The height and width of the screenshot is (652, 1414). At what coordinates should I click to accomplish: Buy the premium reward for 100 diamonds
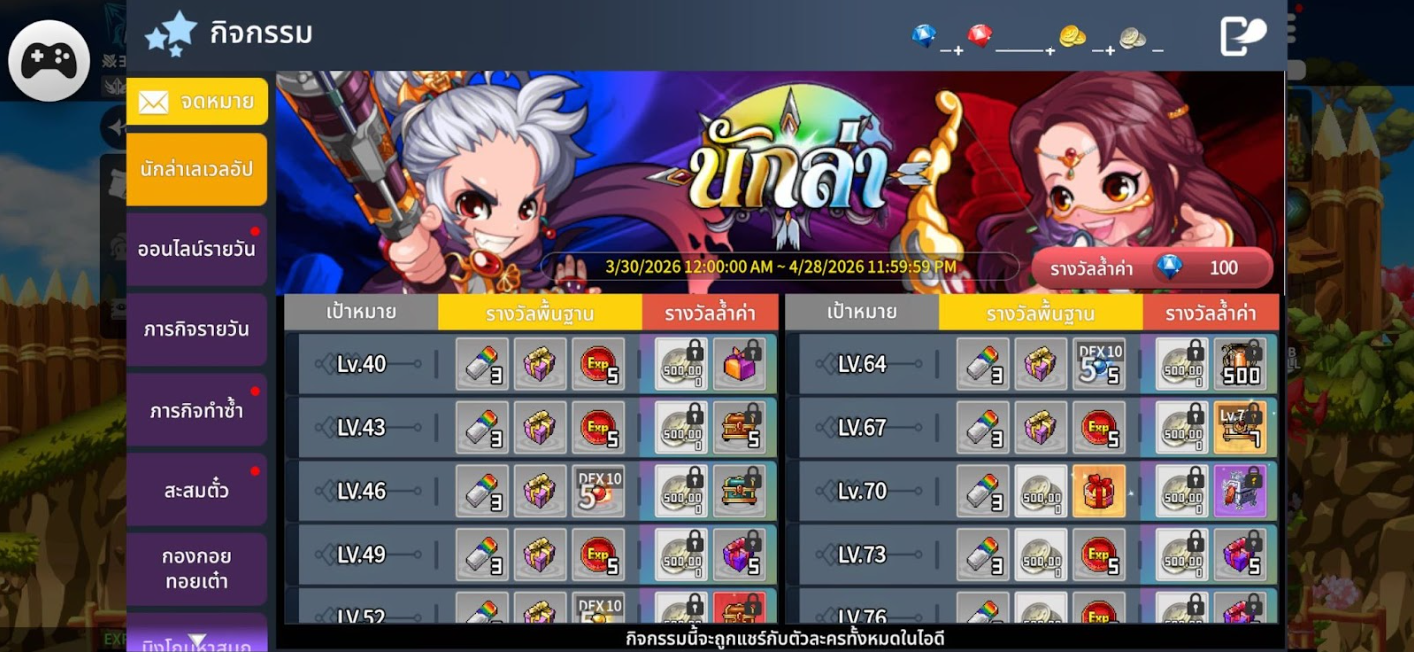1152,268
